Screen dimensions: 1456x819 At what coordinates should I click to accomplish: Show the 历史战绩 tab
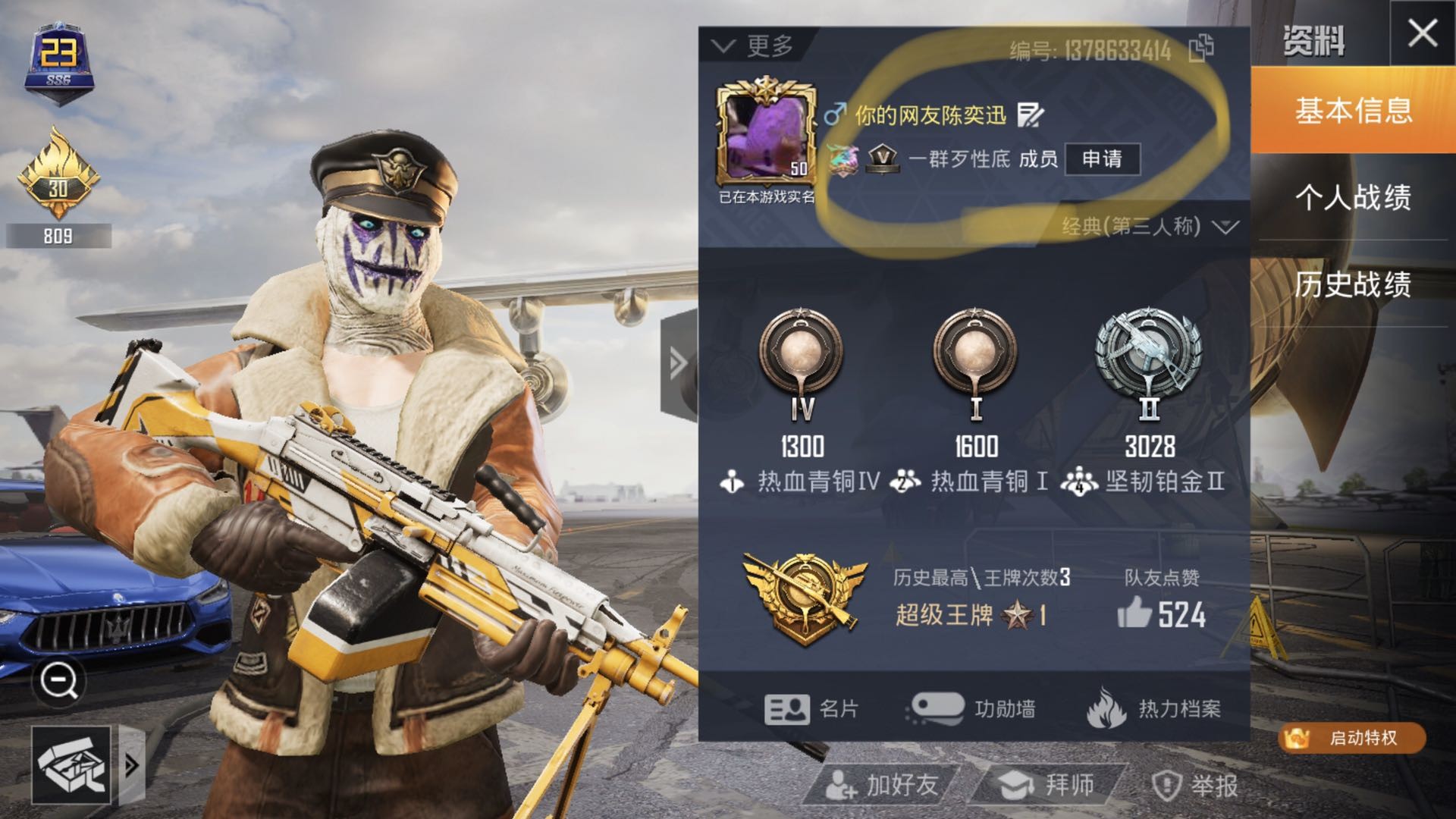1354,284
